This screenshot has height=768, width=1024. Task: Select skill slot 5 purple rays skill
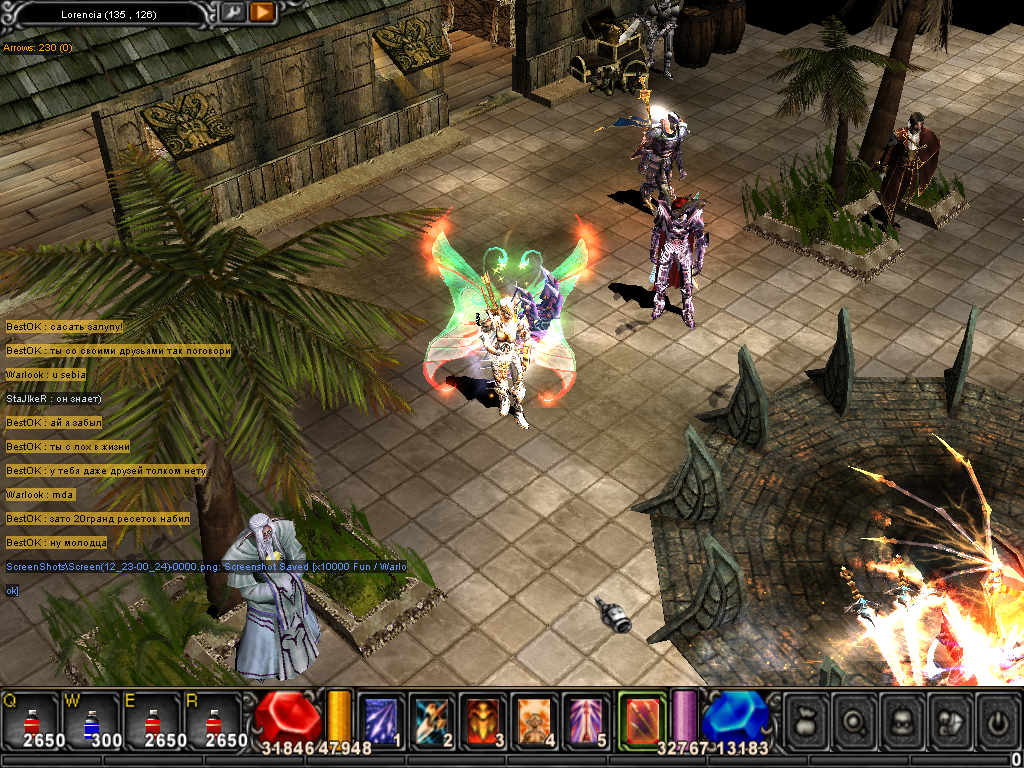point(586,719)
